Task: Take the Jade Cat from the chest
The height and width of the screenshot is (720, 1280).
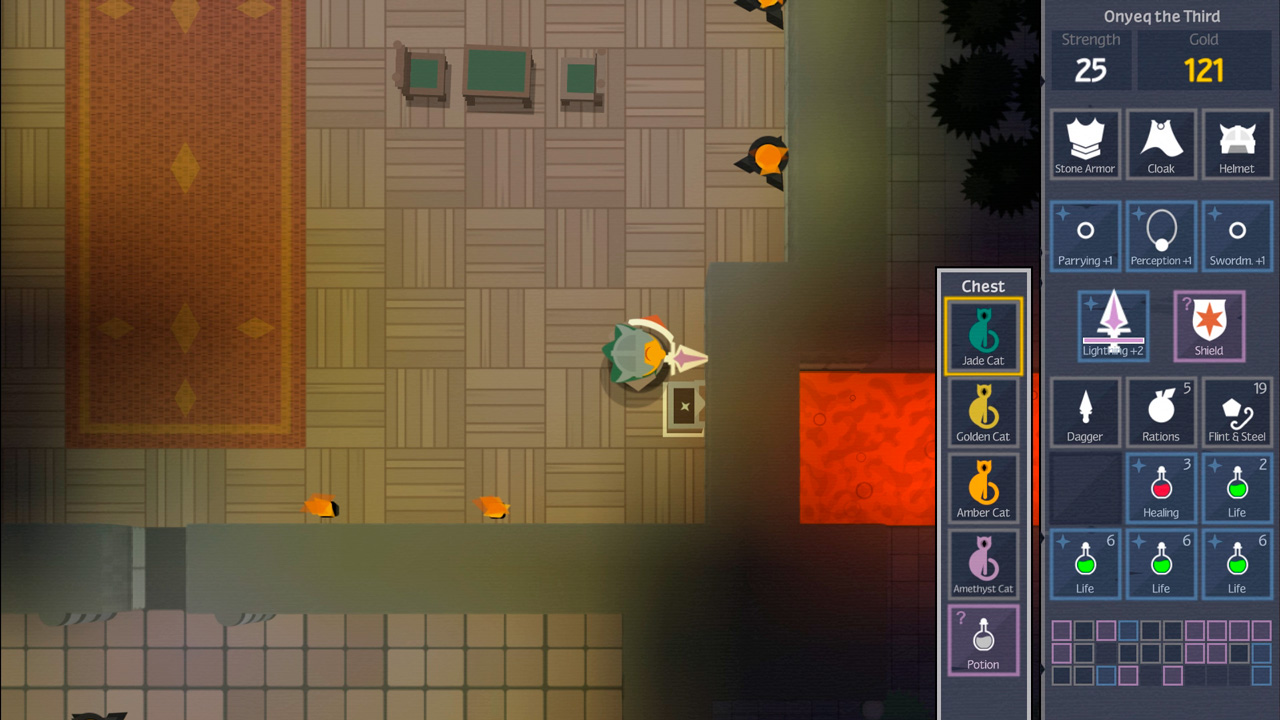Action: [x=983, y=336]
